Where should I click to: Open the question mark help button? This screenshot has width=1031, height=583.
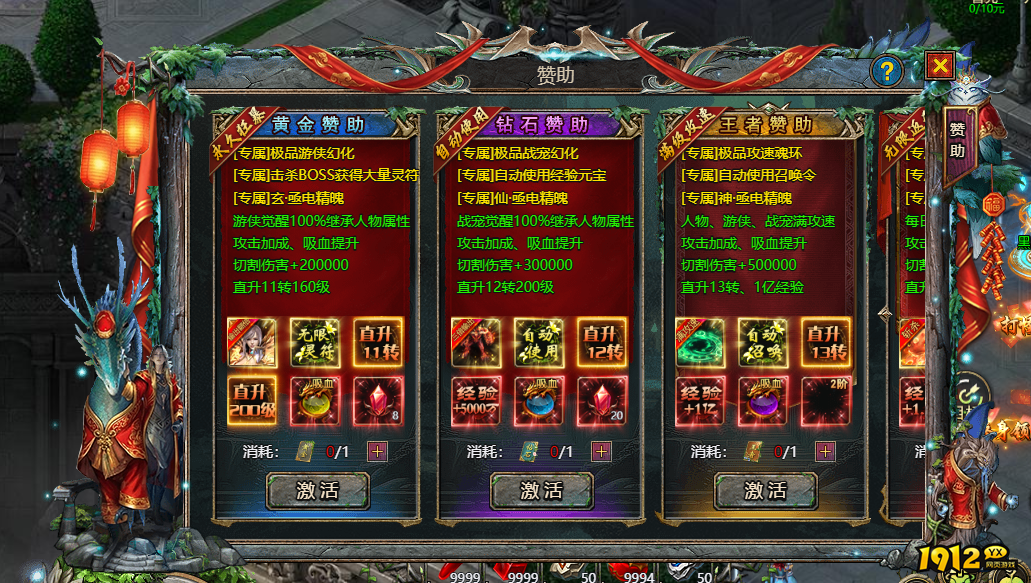click(887, 70)
